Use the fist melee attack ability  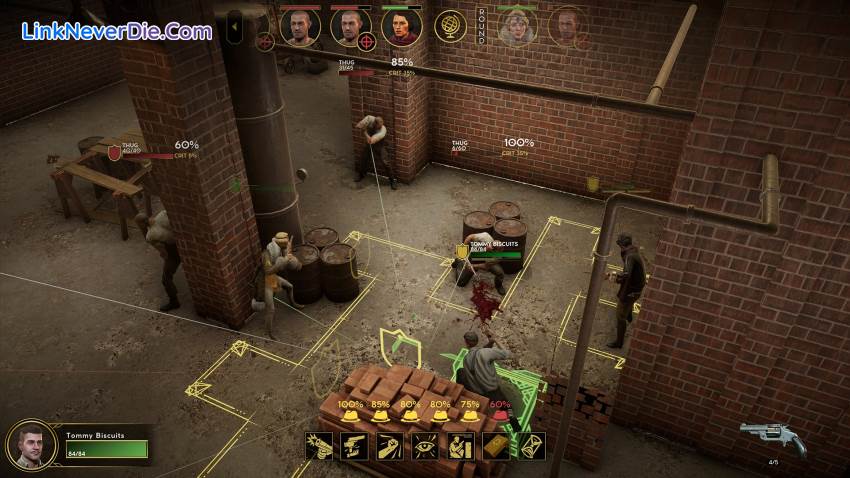click(x=390, y=447)
